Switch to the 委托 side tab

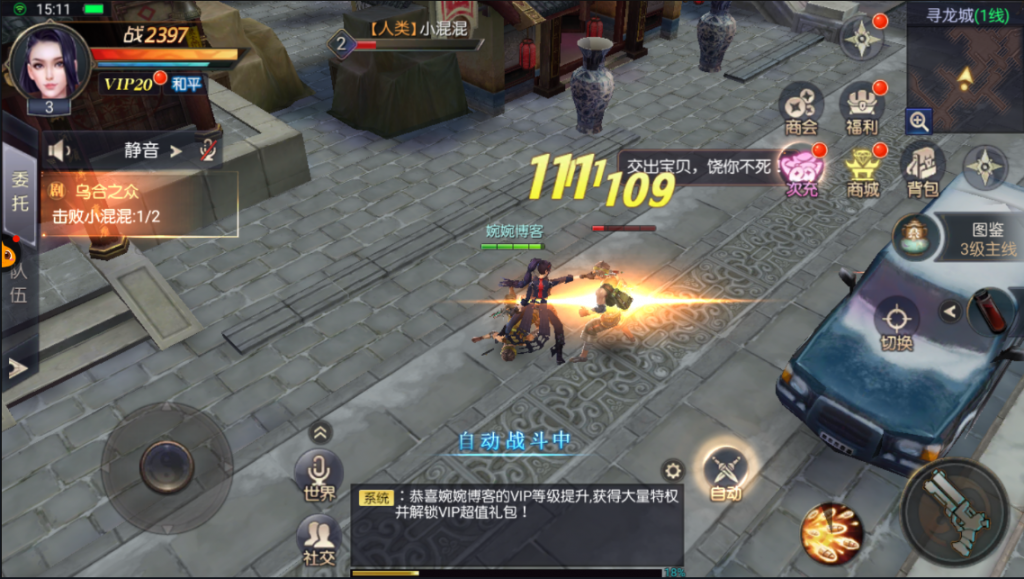(20, 191)
